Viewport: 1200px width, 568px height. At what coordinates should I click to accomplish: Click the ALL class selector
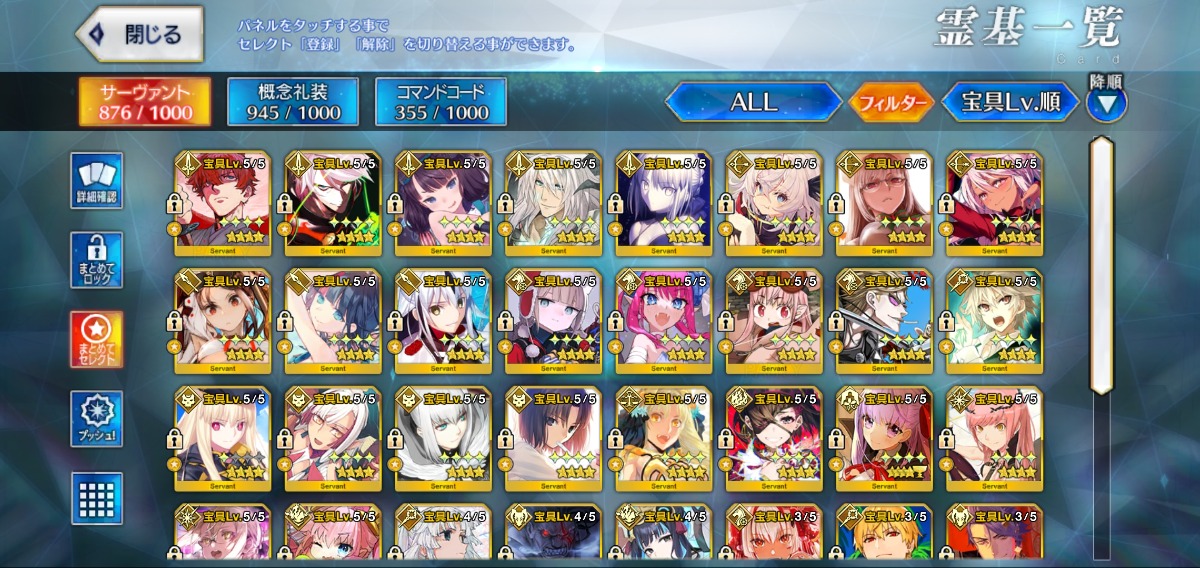[x=753, y=102]
